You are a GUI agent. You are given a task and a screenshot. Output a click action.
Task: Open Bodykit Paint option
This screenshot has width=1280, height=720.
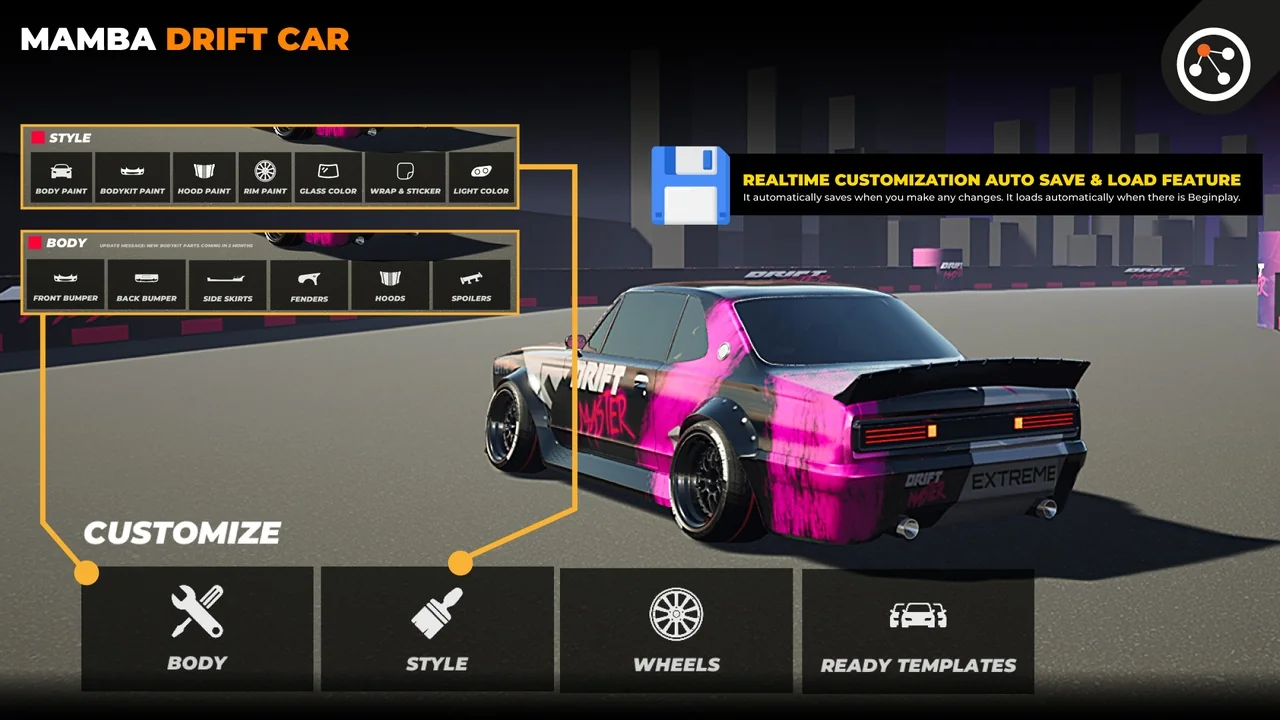click(x=133, y=177)
